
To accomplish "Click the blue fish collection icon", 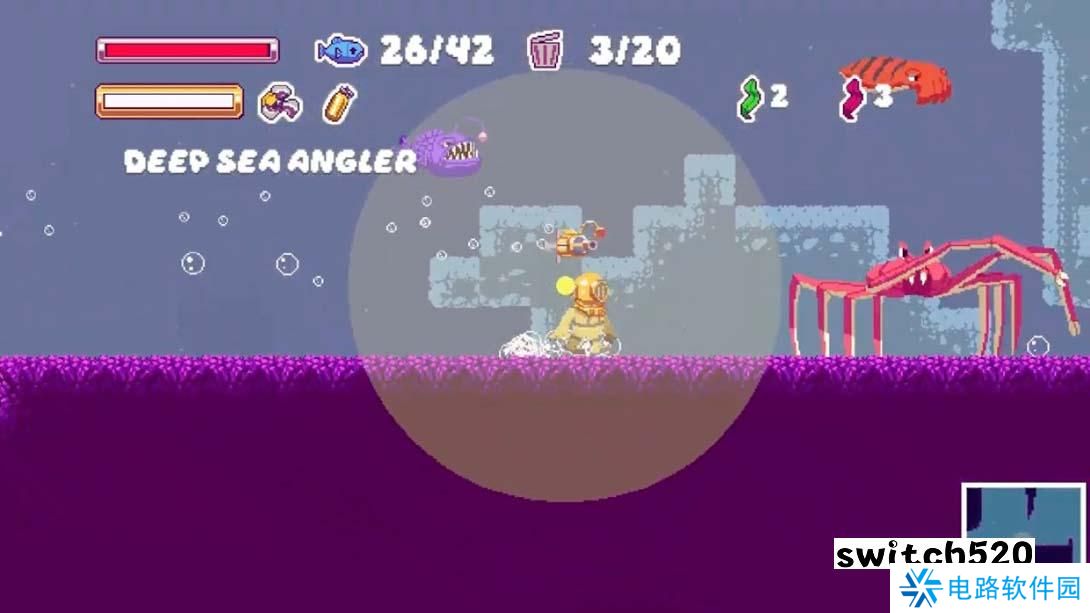I will point(341,49).
